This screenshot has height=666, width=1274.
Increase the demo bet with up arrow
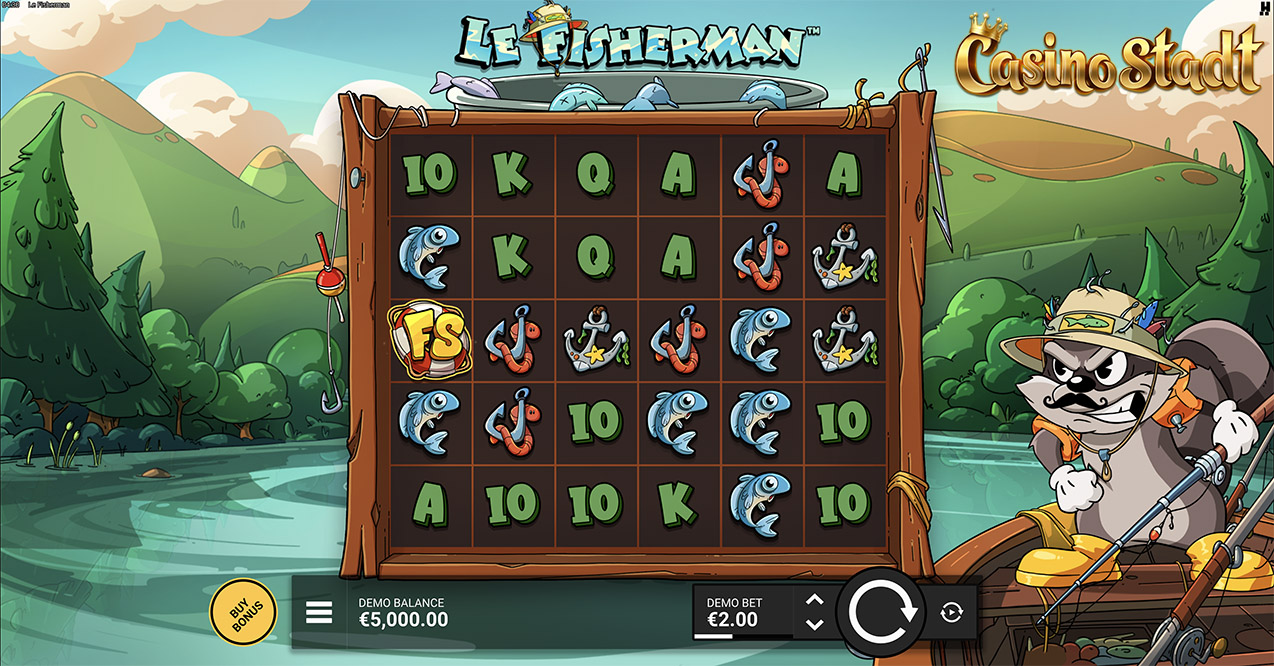tap(815, 601)
